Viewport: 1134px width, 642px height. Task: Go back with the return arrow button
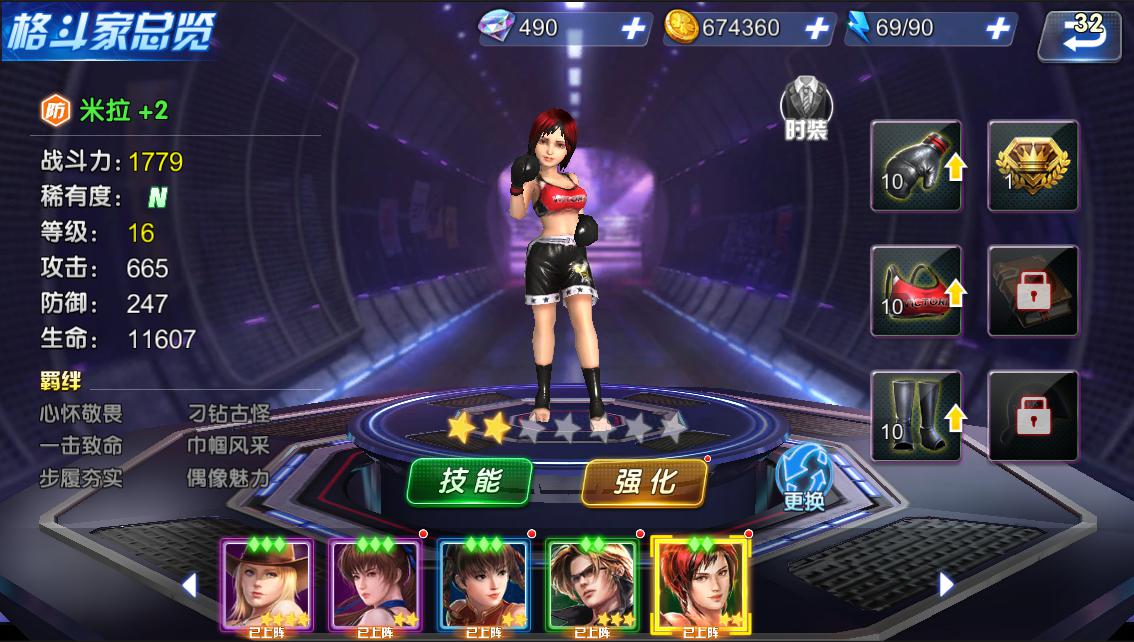[x=1079, y=36]
